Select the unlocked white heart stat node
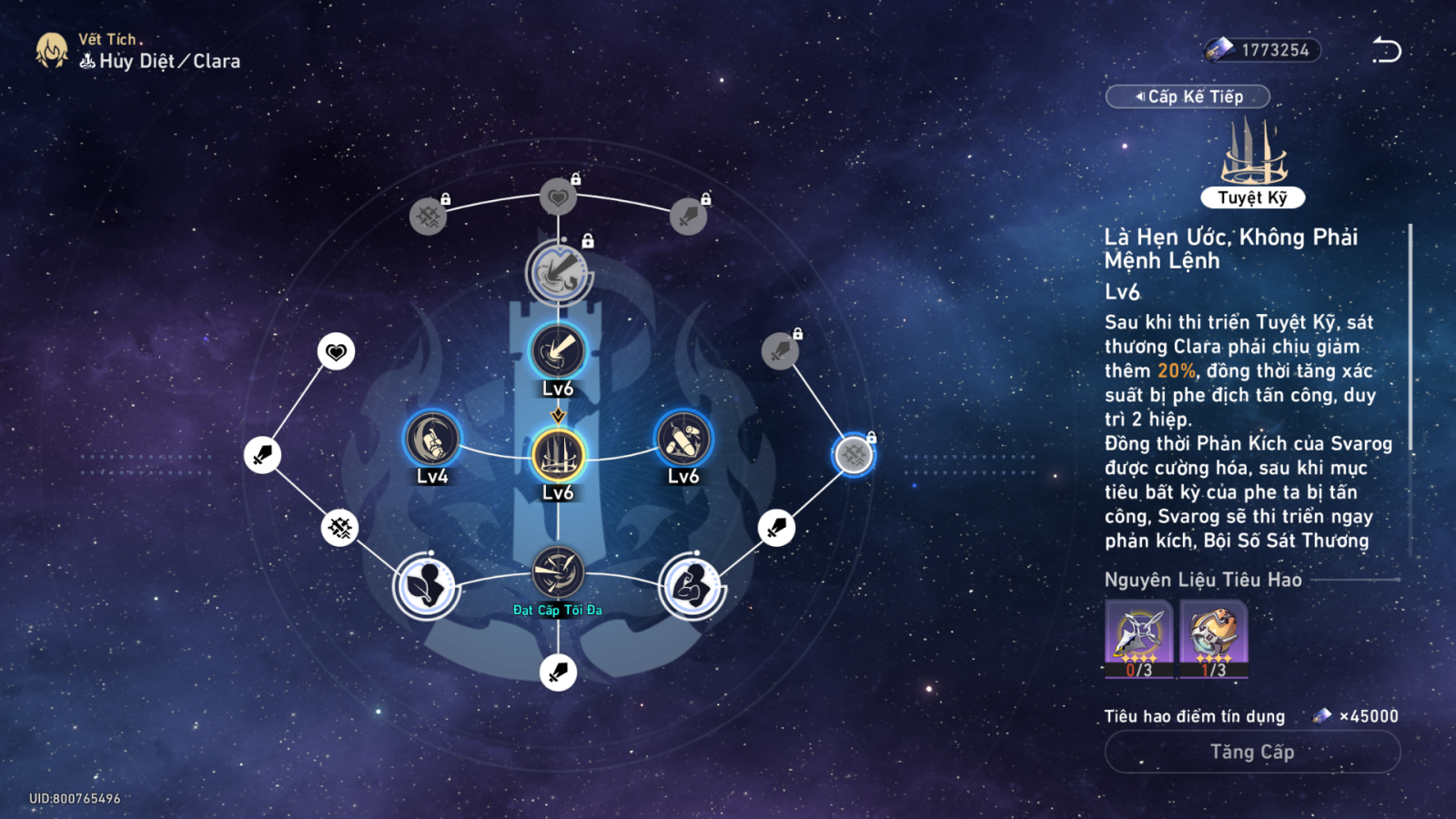This screenshot has width=1456, height=819. pos(336,351)
